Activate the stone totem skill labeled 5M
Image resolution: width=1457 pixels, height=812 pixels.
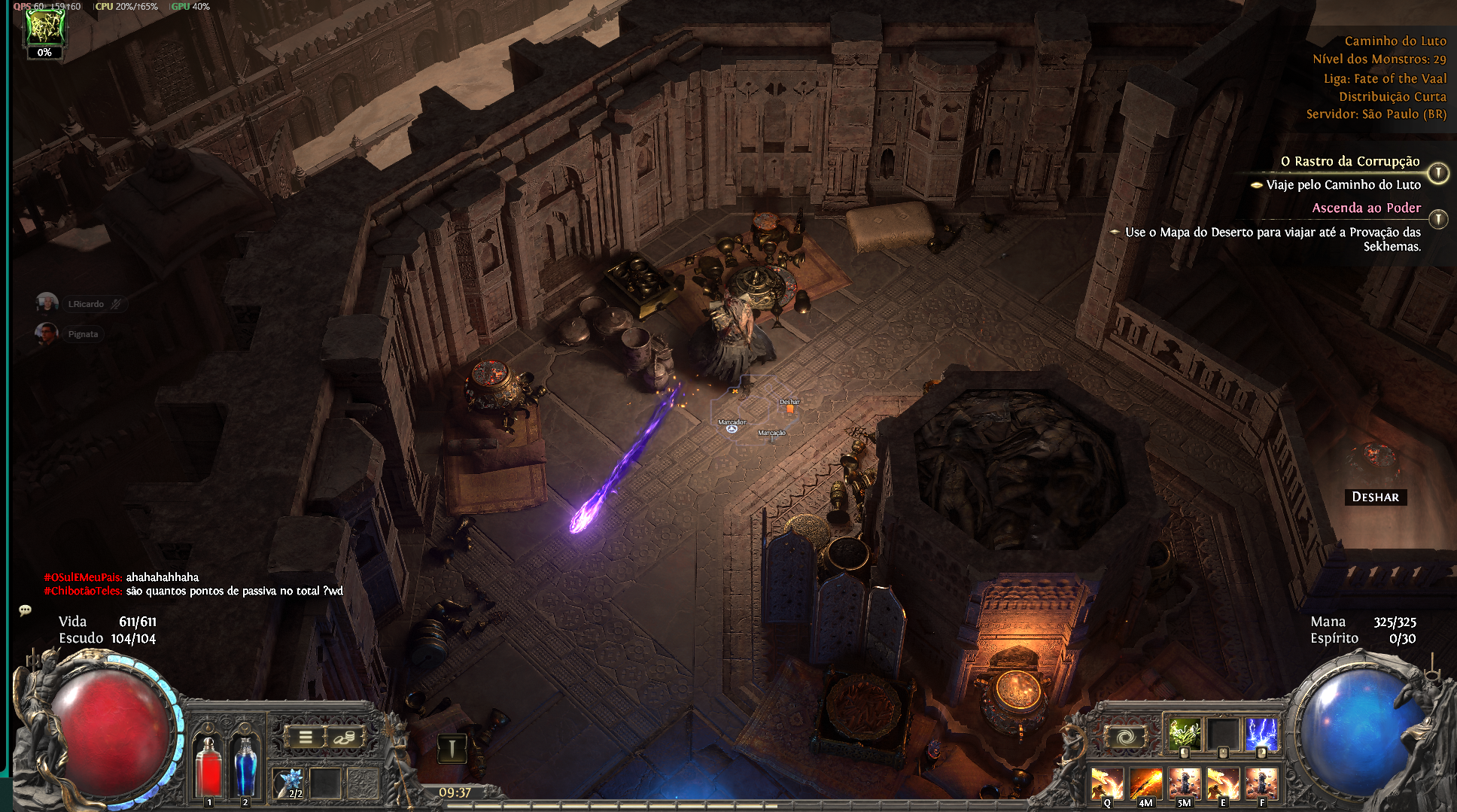pos(1184,783)
